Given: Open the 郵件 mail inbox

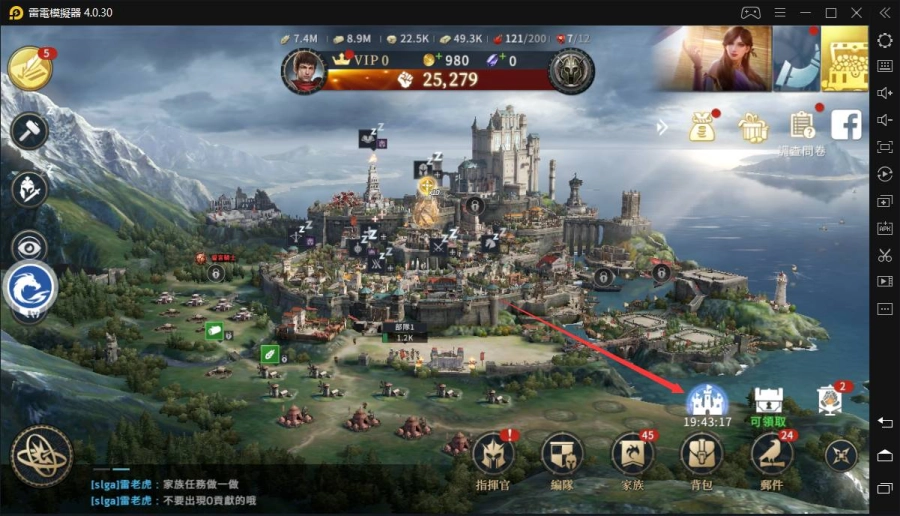Looking at the screenshot, I should coord(772,454).
